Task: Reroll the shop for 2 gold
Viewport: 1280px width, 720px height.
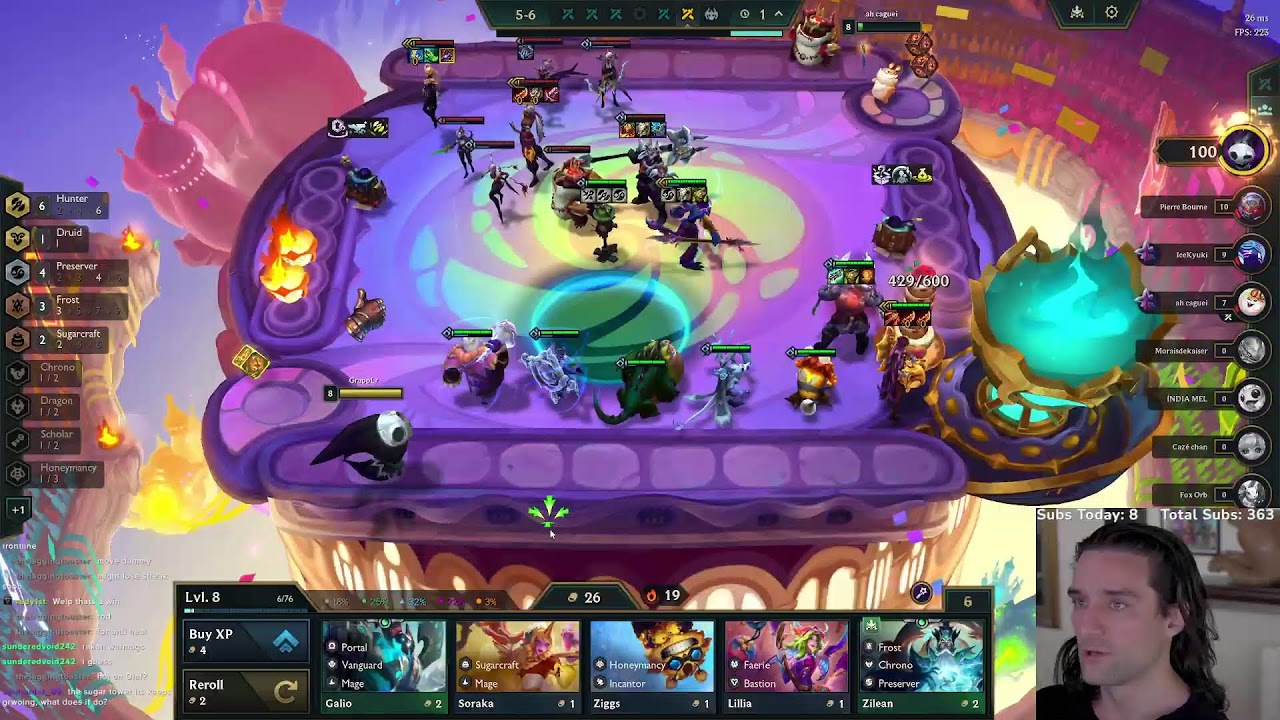Action: coord(244,691)
